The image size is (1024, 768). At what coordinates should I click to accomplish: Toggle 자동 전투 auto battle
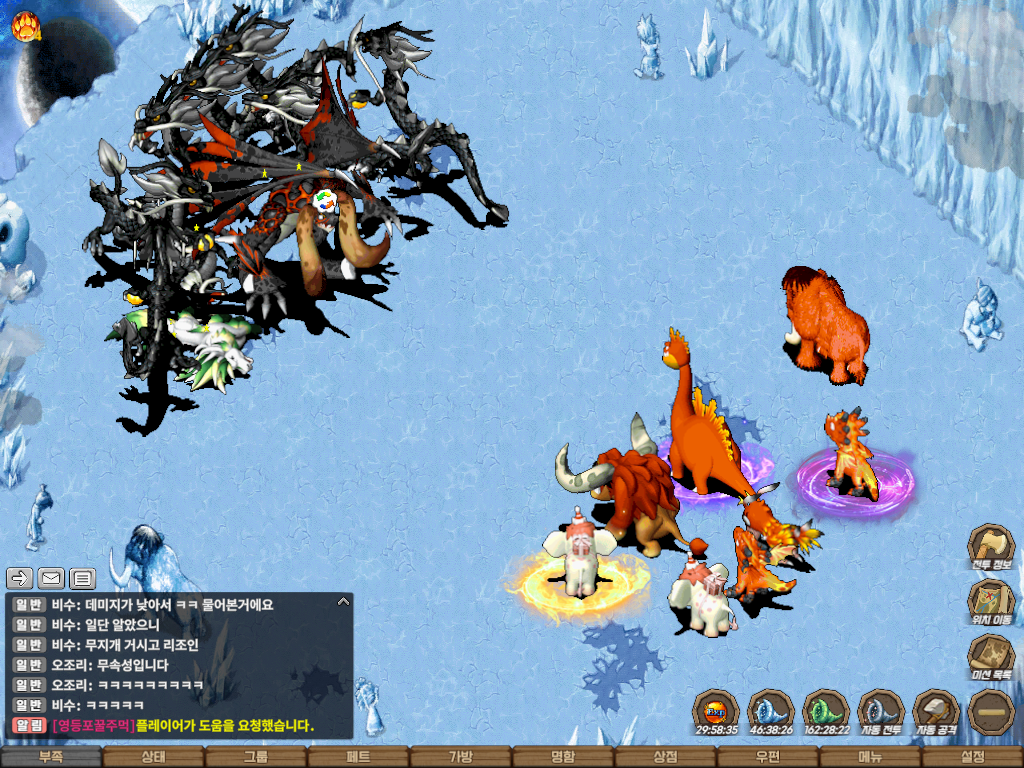(881, 711)
